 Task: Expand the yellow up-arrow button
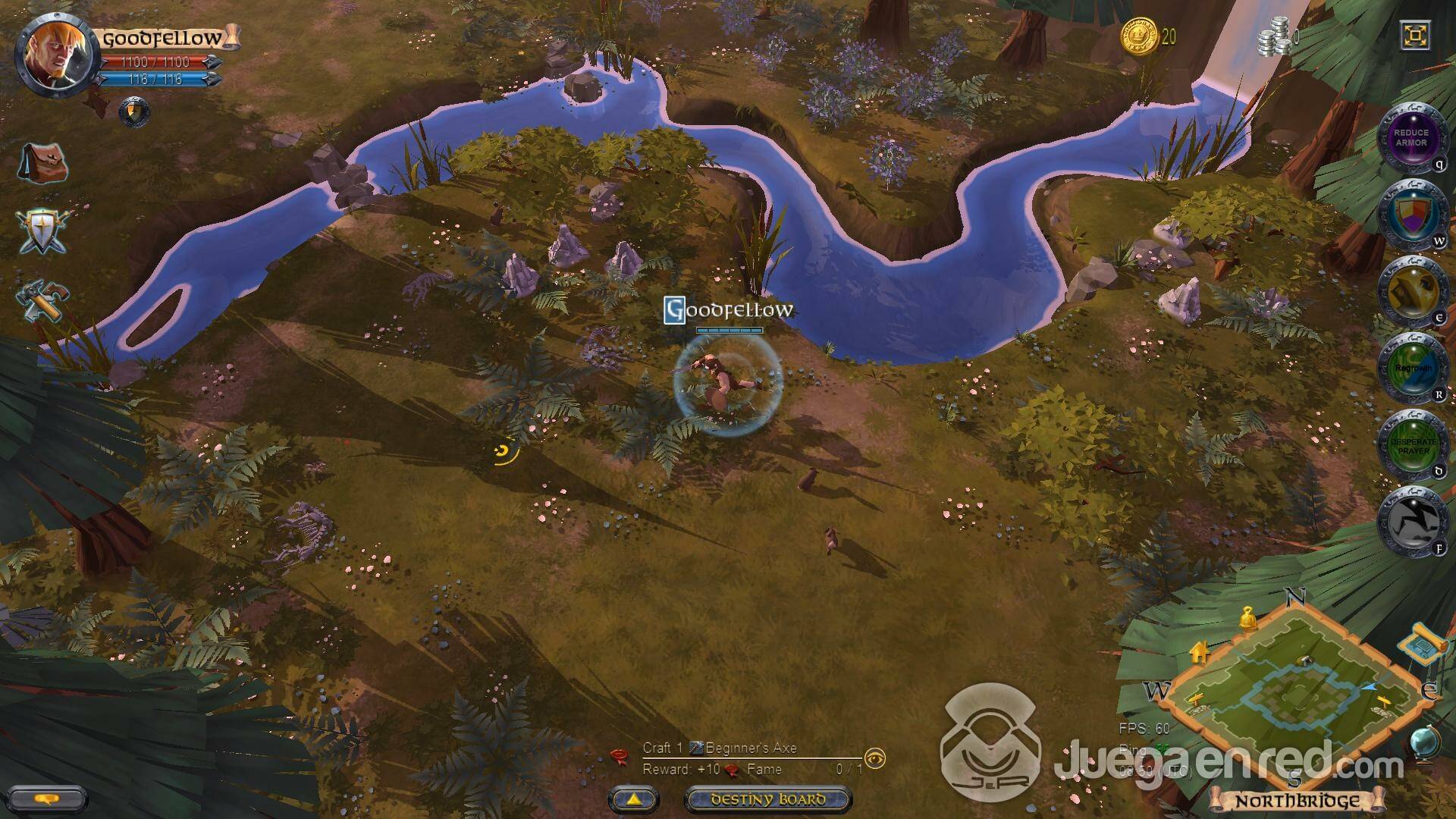tap(634, 799)
